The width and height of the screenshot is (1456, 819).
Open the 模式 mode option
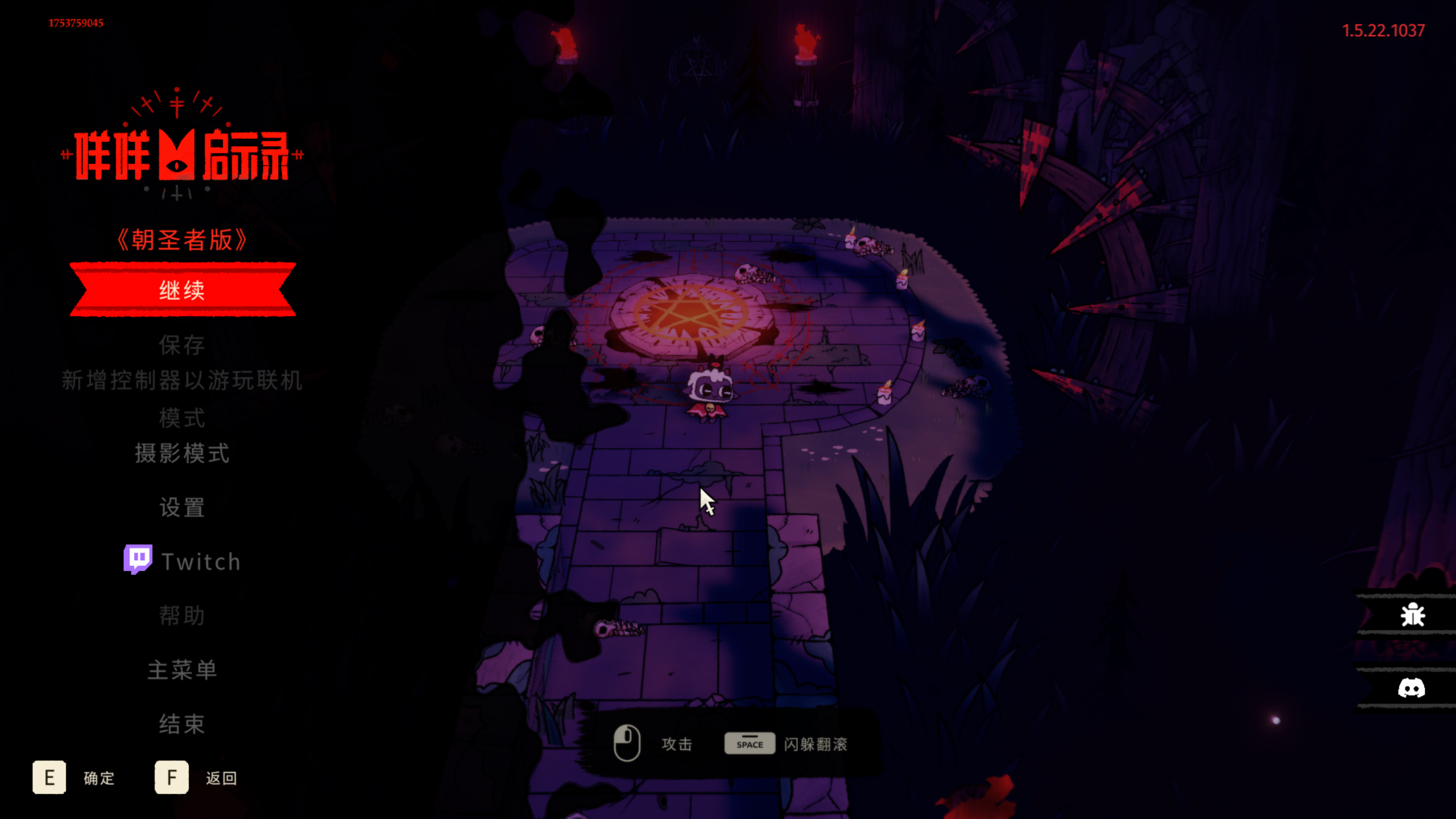point(182,418)
